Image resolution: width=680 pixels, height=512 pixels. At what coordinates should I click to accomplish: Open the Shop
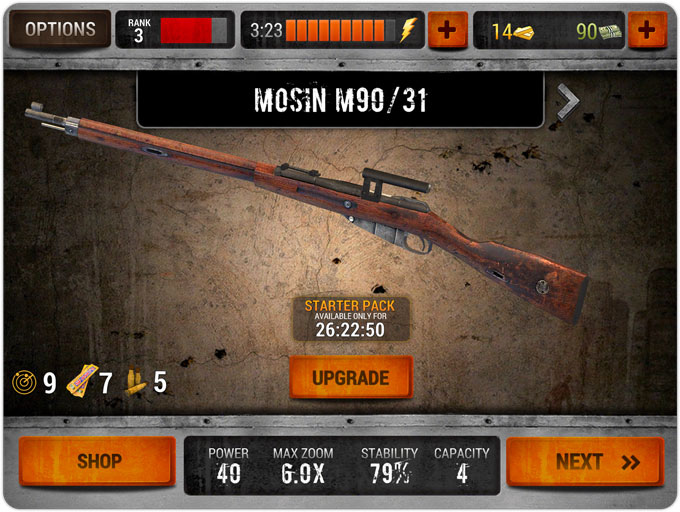(99, 462)
